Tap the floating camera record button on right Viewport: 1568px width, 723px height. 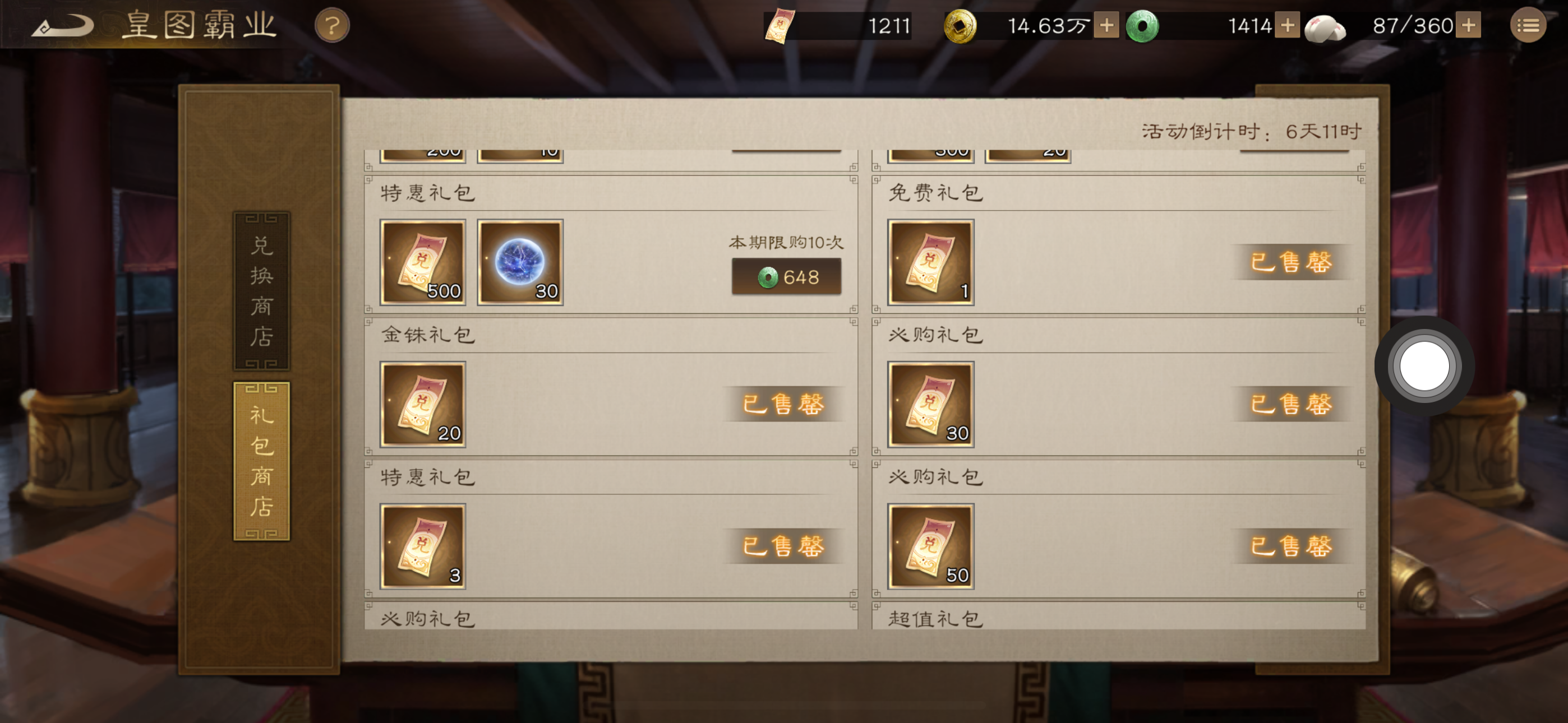(x=1424, y=366)
